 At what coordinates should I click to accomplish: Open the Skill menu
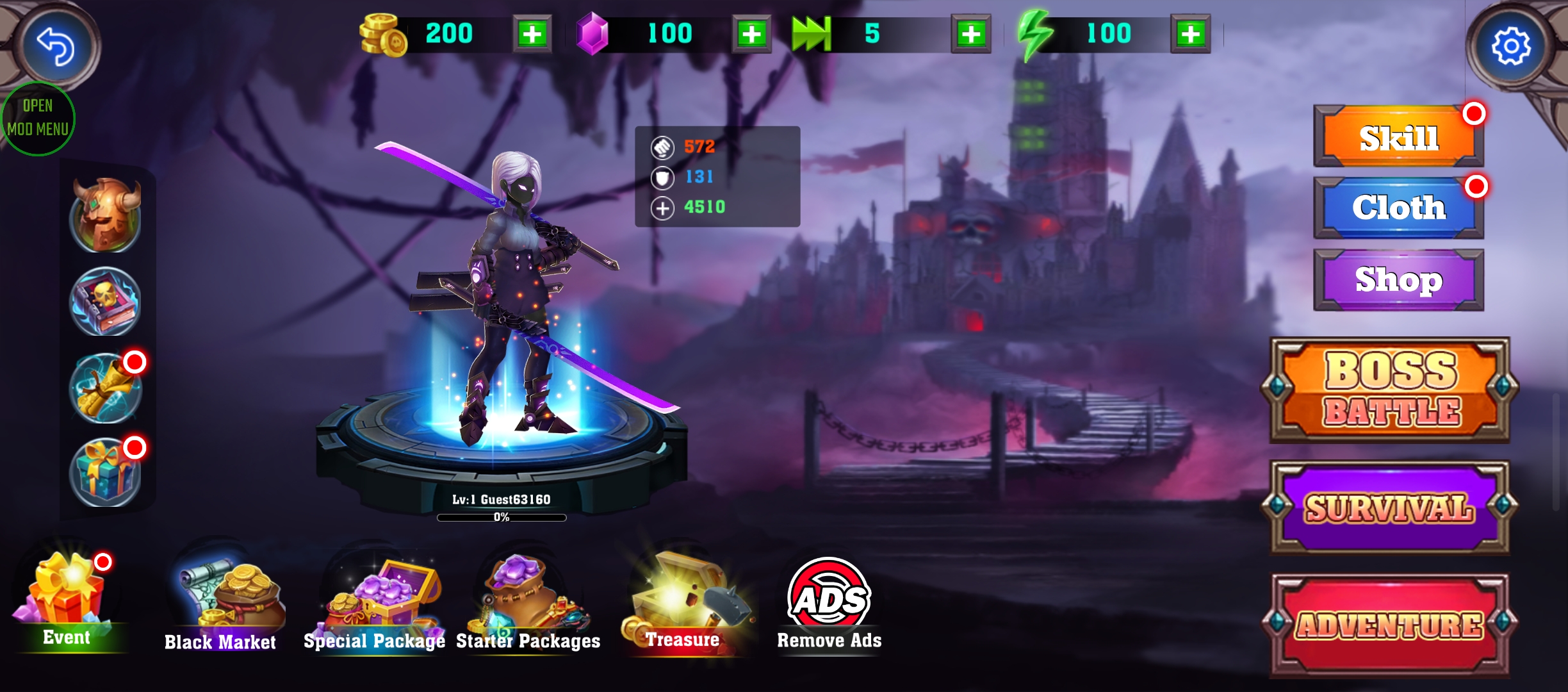click(1398, 137)
